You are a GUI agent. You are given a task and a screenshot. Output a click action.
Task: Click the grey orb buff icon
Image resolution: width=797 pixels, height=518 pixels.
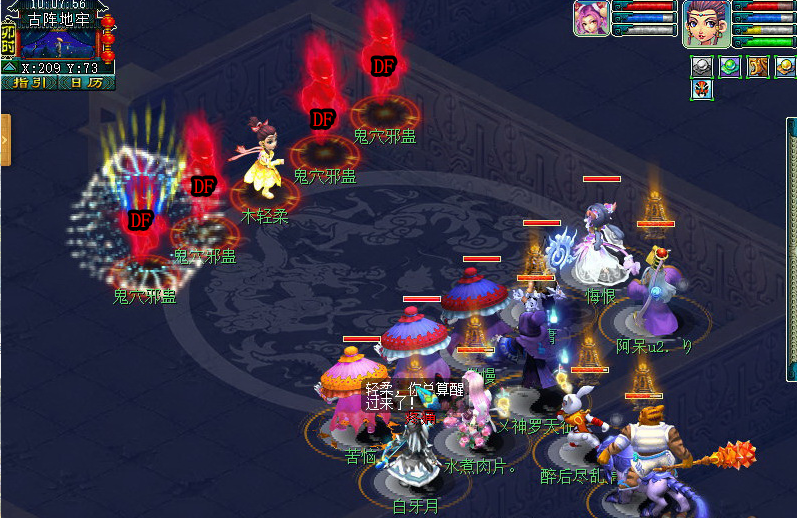[701, 66]
